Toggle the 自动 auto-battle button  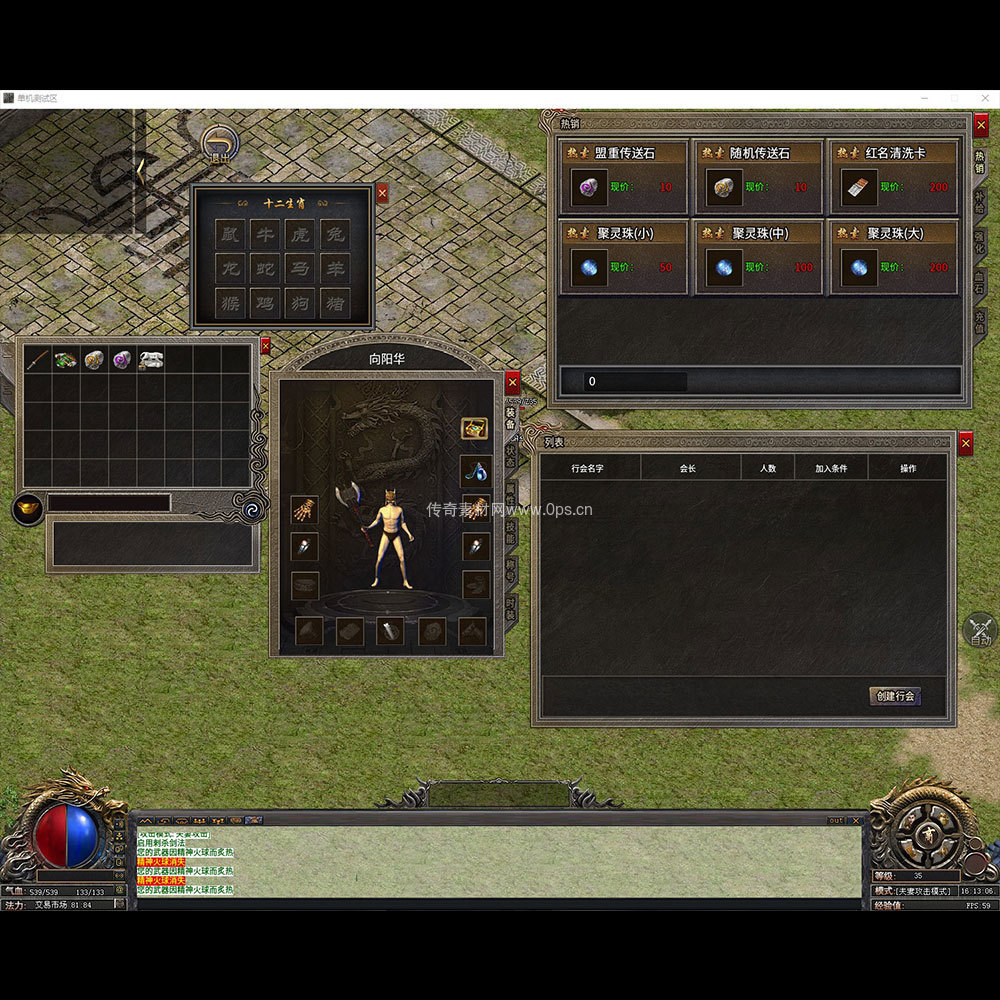click(x=980, y=631)
